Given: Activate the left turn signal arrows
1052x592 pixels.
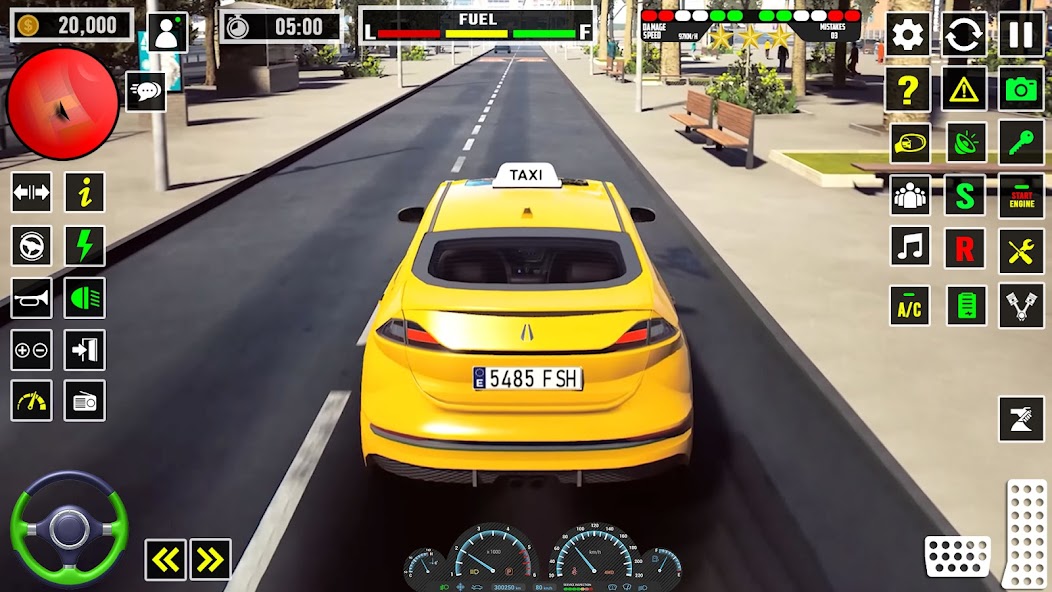Looking at the screenshot, I should click(x=165, y=560).
